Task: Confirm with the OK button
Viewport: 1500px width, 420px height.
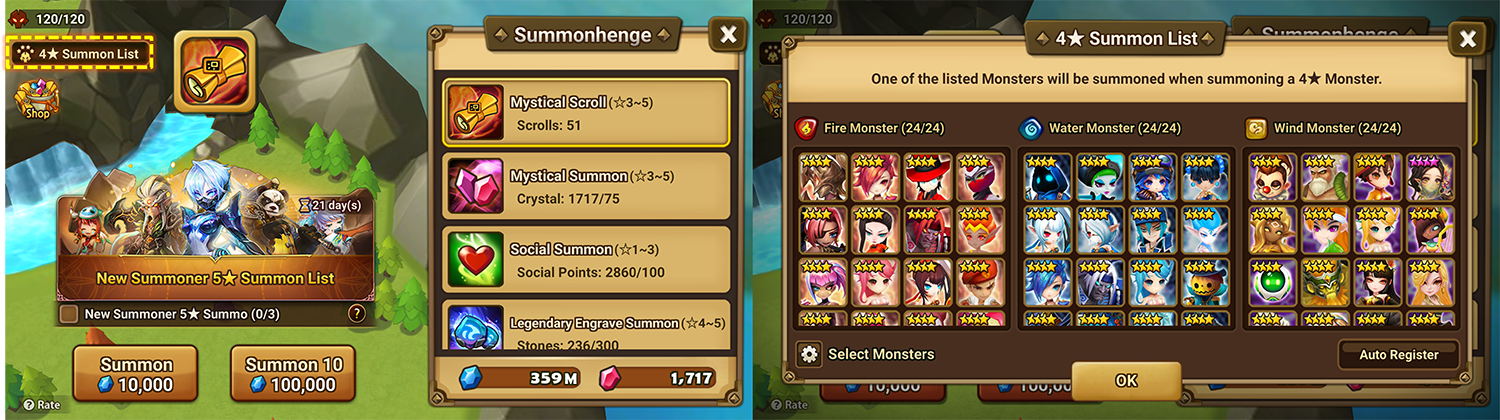Action: (x=1126, y=381)
